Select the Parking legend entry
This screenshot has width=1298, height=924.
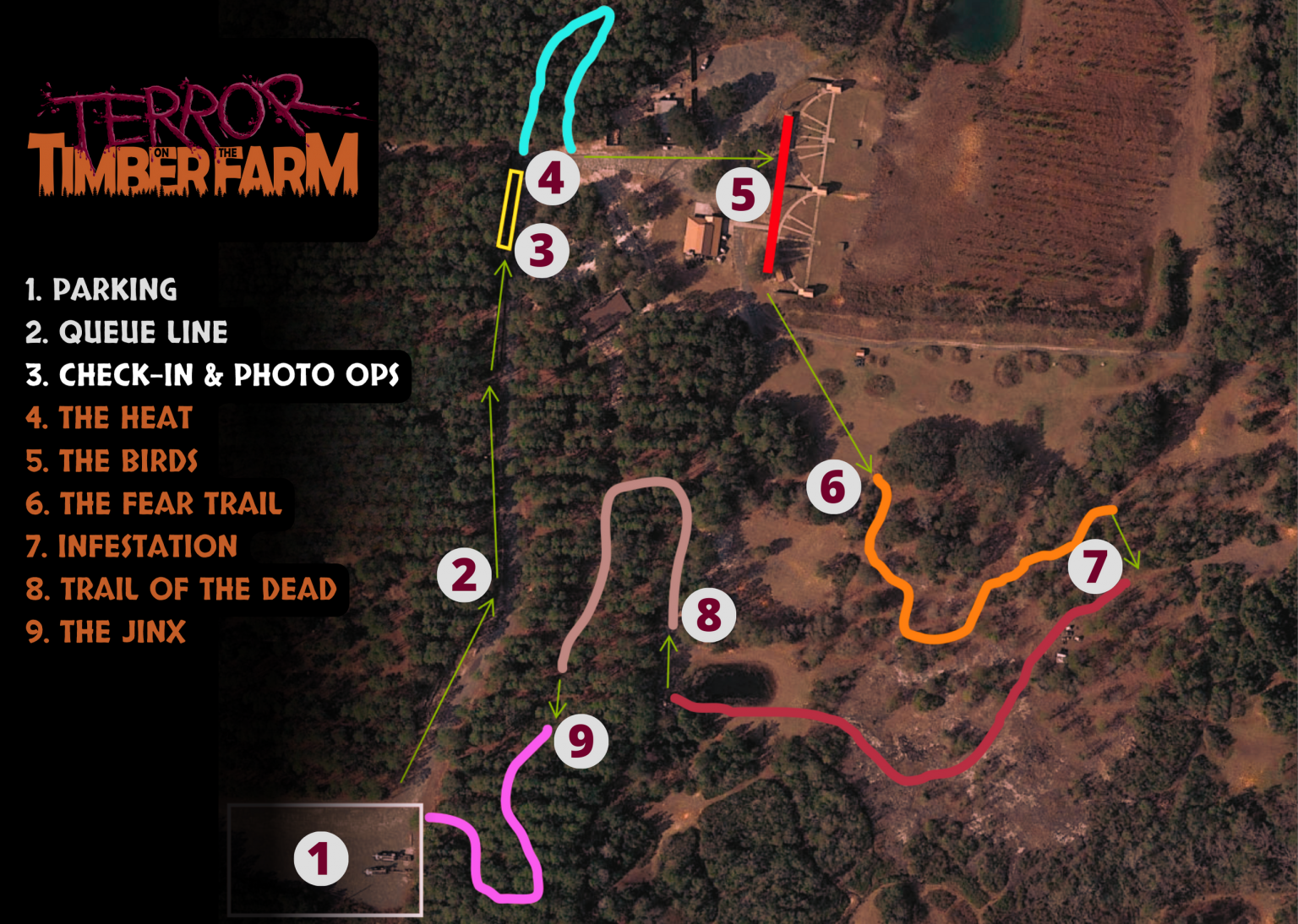[x=101, y=290]
